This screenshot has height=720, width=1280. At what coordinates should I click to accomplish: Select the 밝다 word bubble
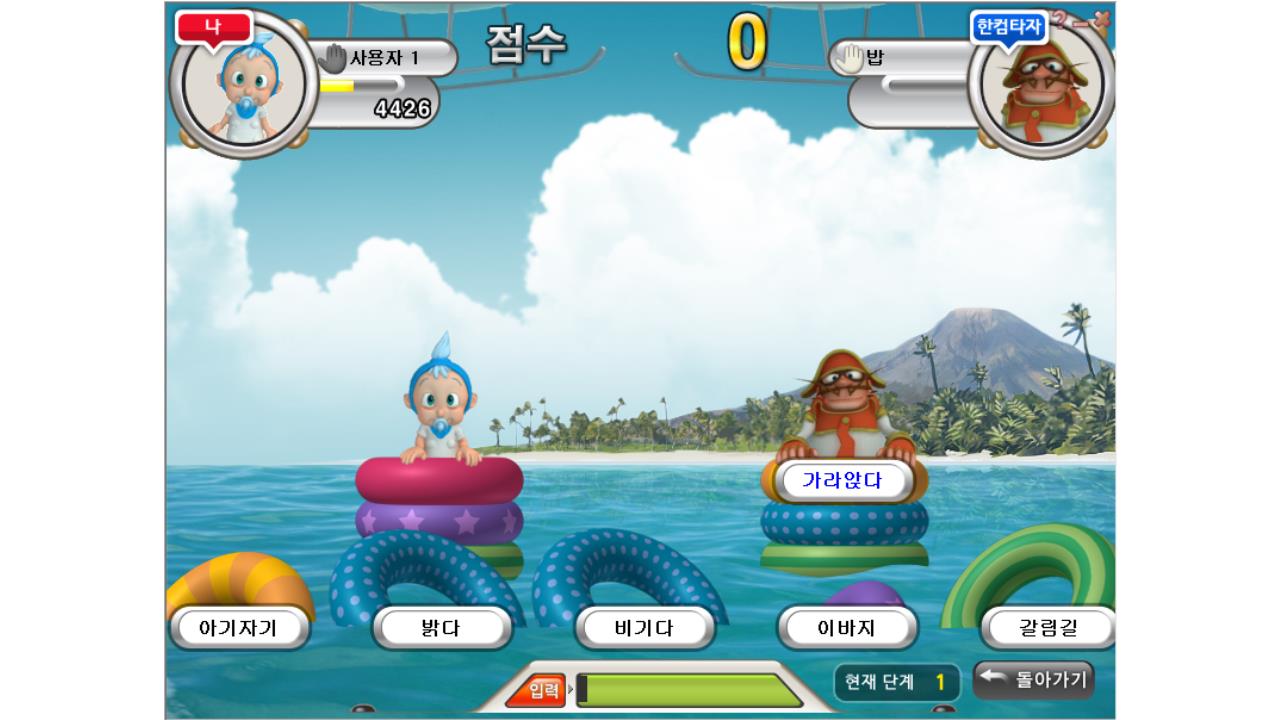point(442,628)
